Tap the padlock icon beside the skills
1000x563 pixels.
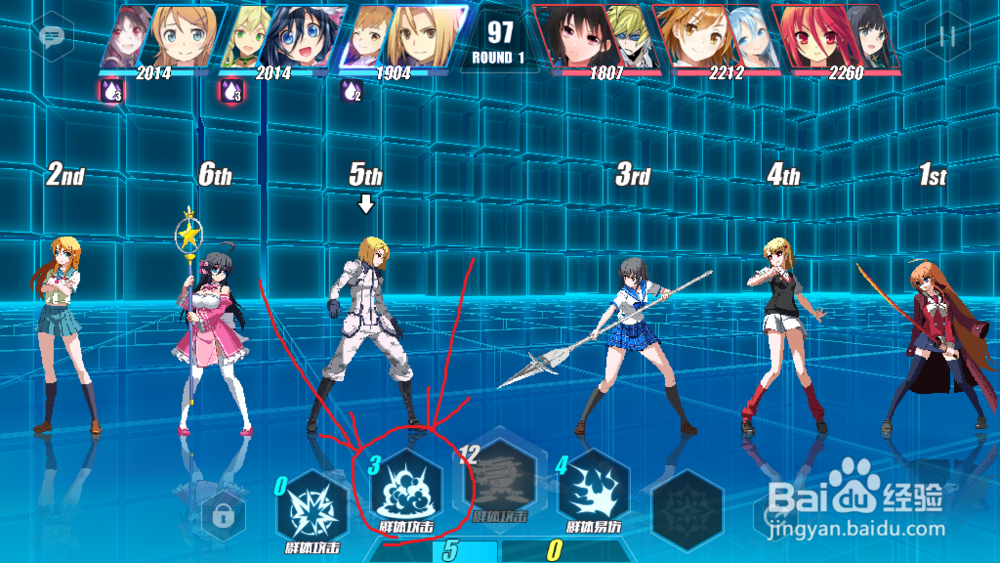tap(223, 517)
